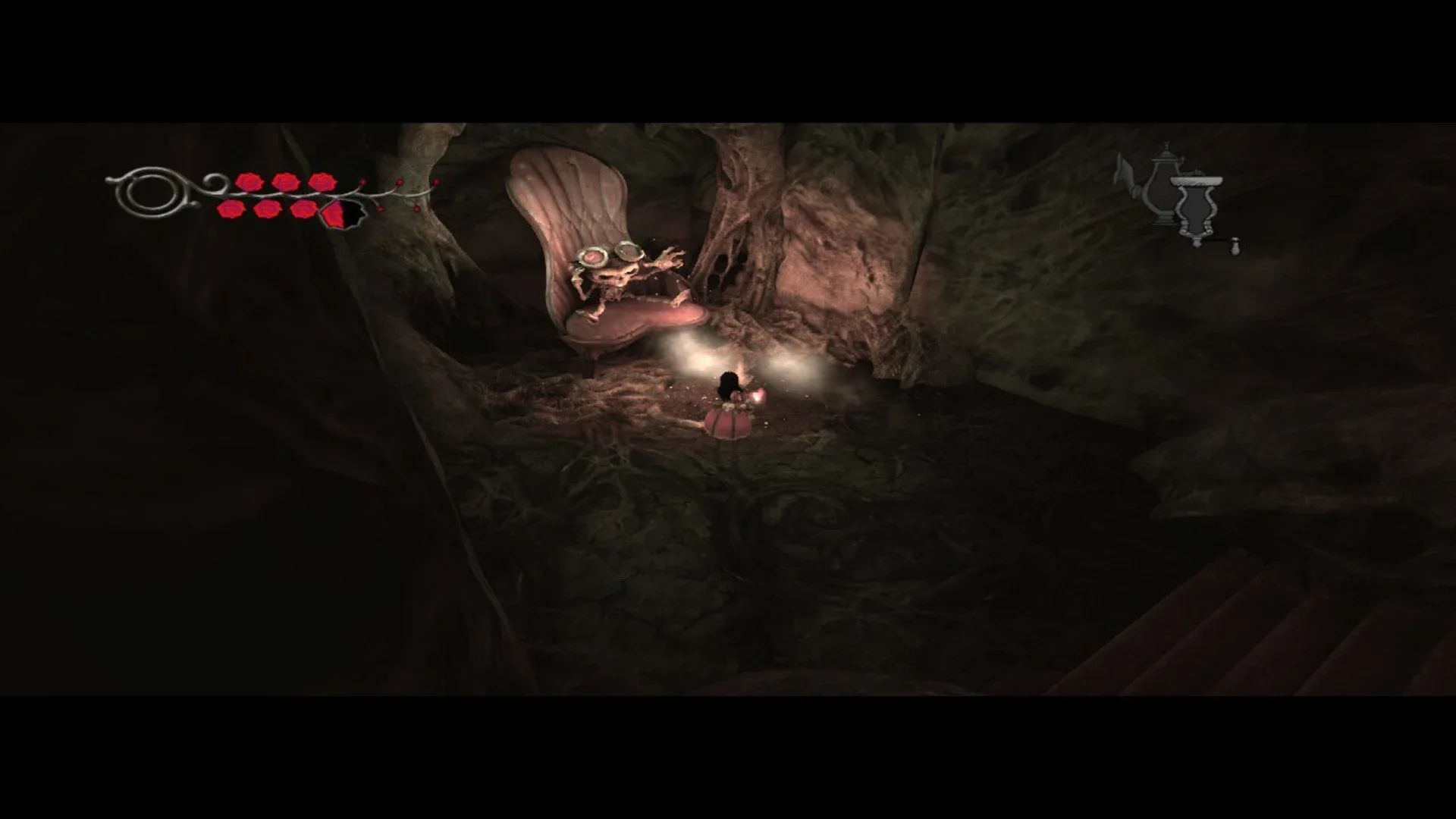This screenshot has height=819, width=1456.
Task: Click the bright pickup Alice is reaching toward
Action: (x=758, y=394)
